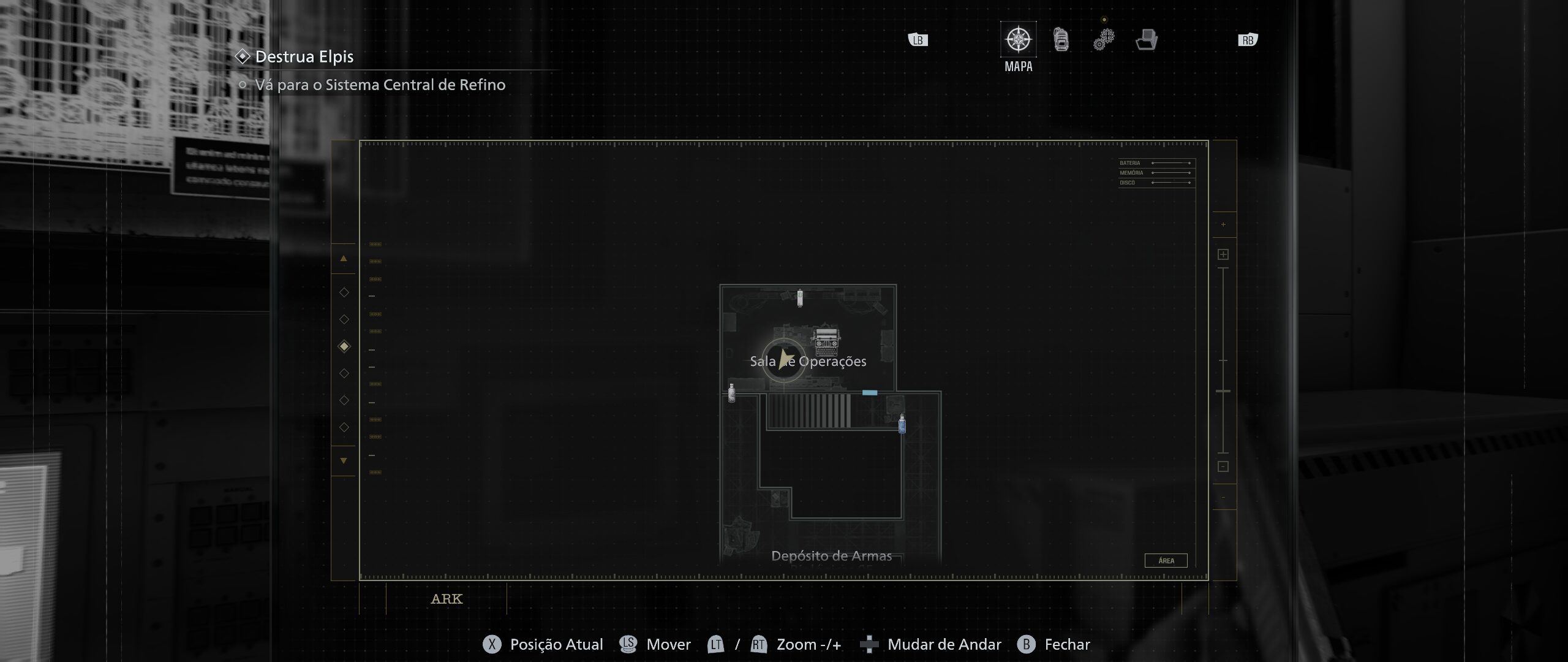Select the blue bottle item marker
The height and width of the screenshot is (662, 1568).
click(902, 424)
